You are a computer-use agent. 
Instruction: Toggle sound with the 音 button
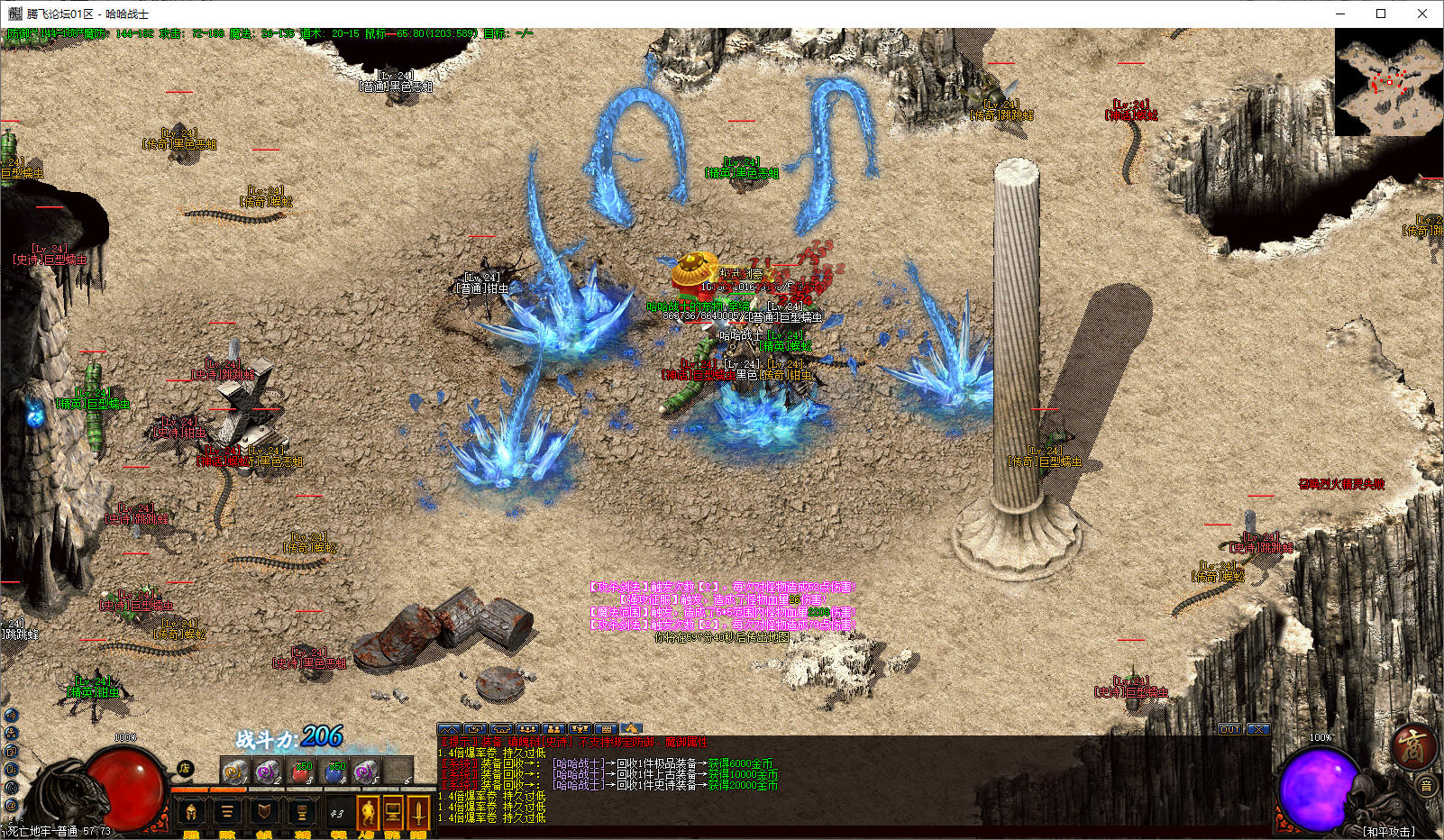pyautogui.click(x=1426, y=787)
